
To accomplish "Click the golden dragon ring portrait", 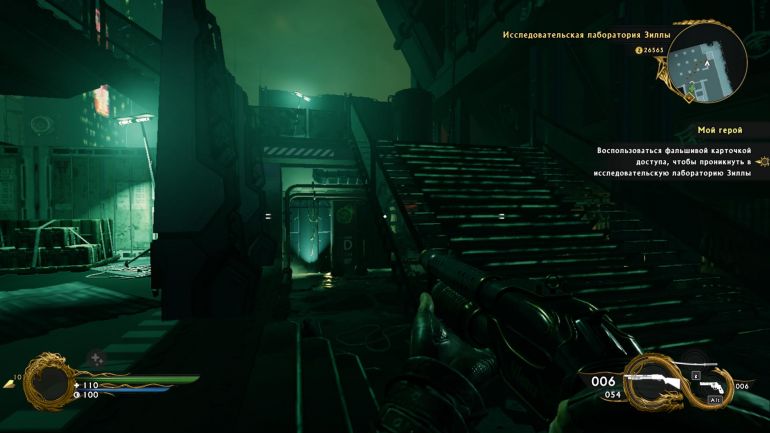I will (x=47, y=381).
